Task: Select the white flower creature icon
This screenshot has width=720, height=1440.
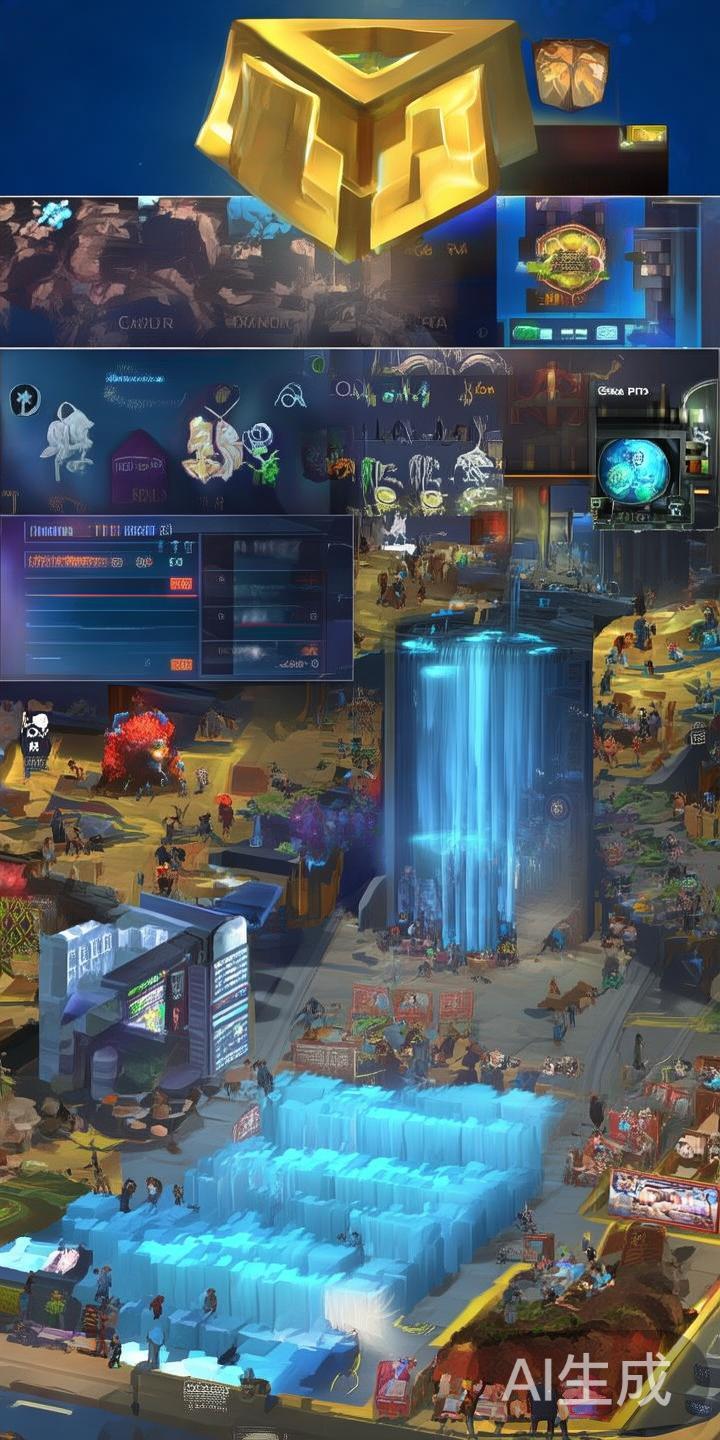Action: point(68,440)
